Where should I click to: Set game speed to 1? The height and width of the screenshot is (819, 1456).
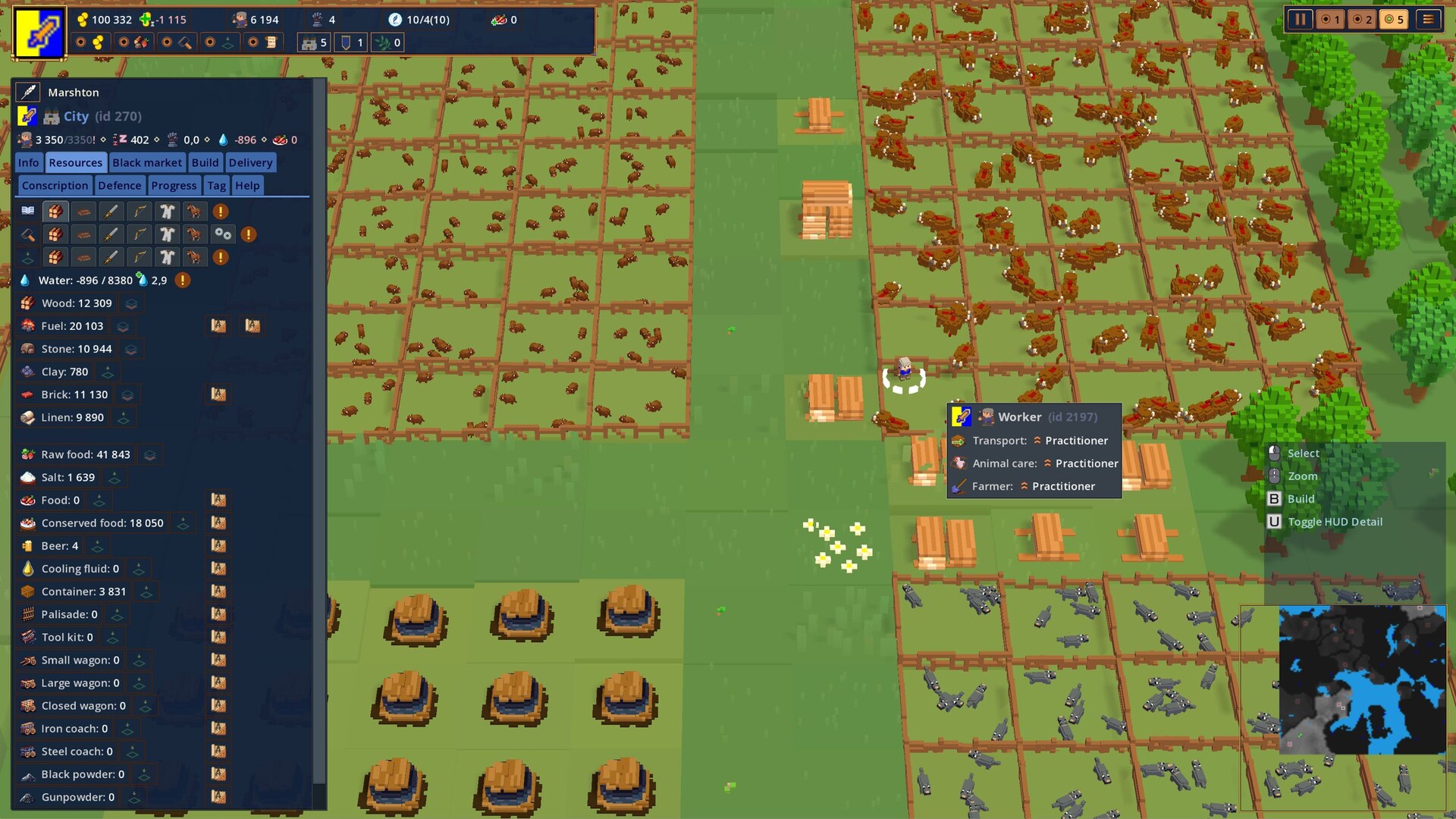tap(1331, 20)
